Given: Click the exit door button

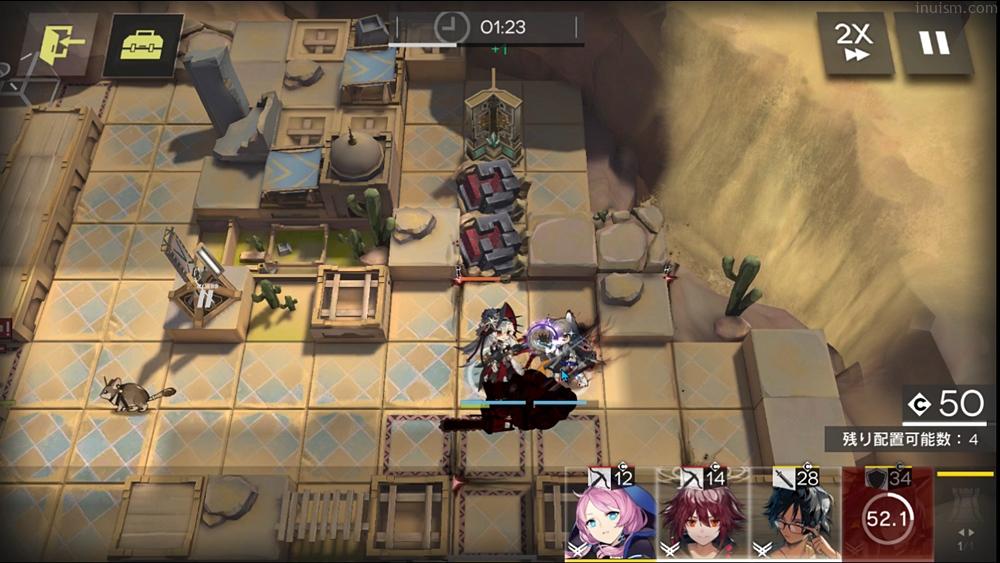Looking at the screenshot, I should (x=61, y=44).
